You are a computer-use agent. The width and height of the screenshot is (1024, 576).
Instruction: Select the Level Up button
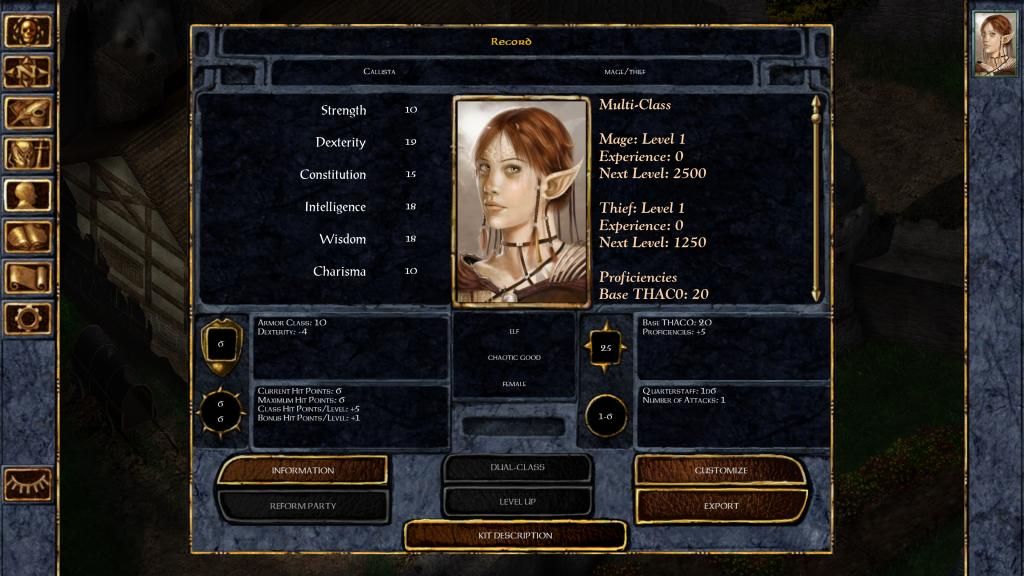click(x=516, y=501)
